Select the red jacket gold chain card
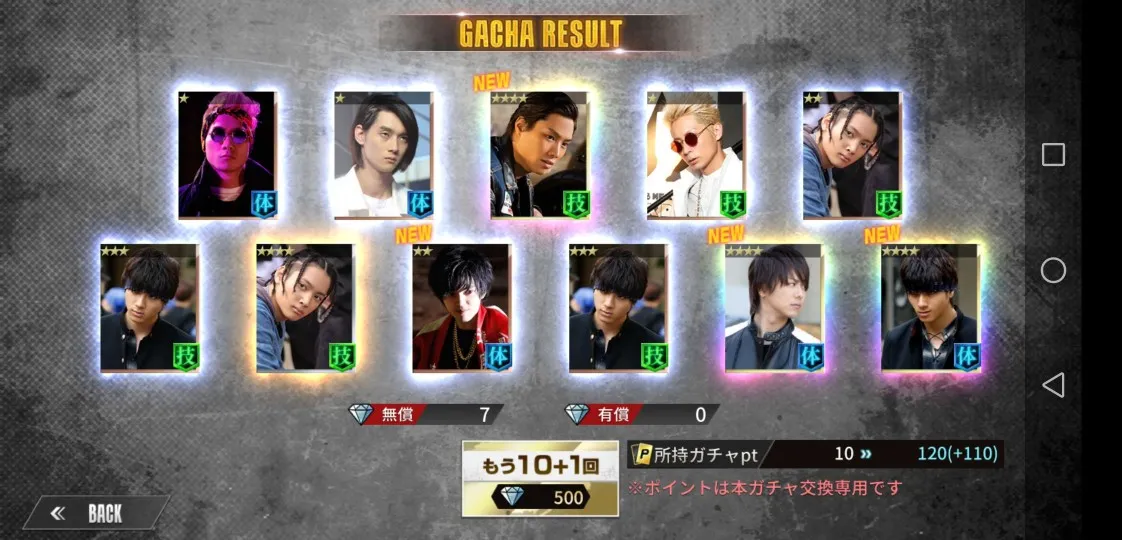The height and width of the screenshot is (540, 1122). point(461,307)
